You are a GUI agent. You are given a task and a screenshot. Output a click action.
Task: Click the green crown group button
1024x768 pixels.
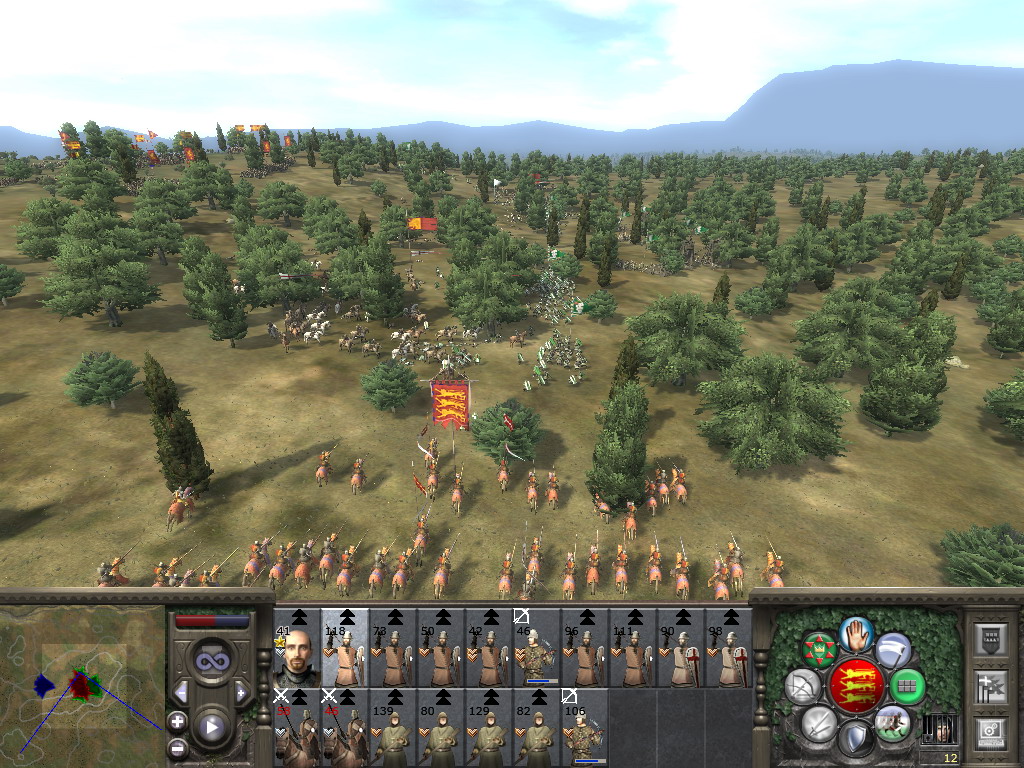tap(820, 652)
